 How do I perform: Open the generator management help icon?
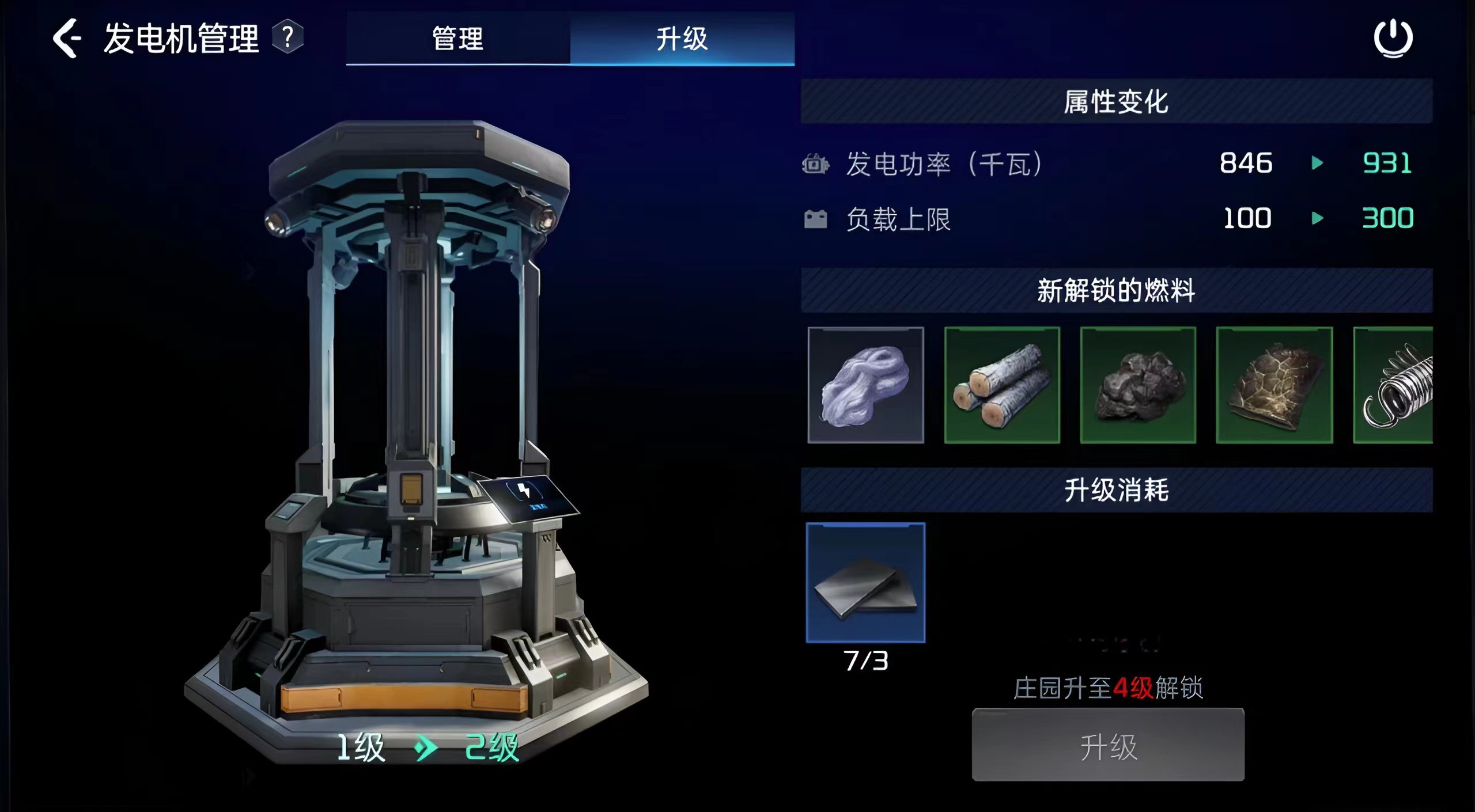[288, 37]
